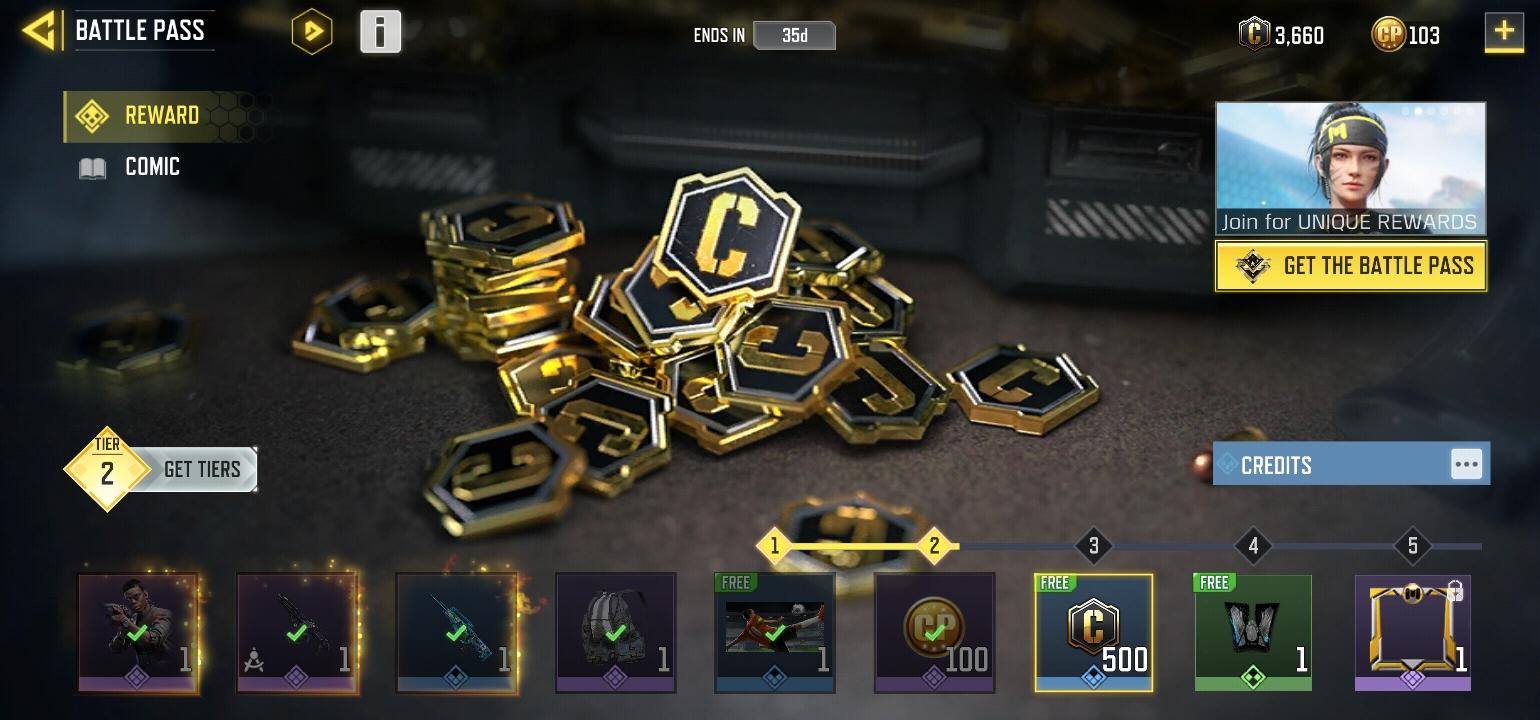Expand Credits reward details via the ellipsis button
This screenshot has height=720, width=1540.
(x=1467, y=463)
